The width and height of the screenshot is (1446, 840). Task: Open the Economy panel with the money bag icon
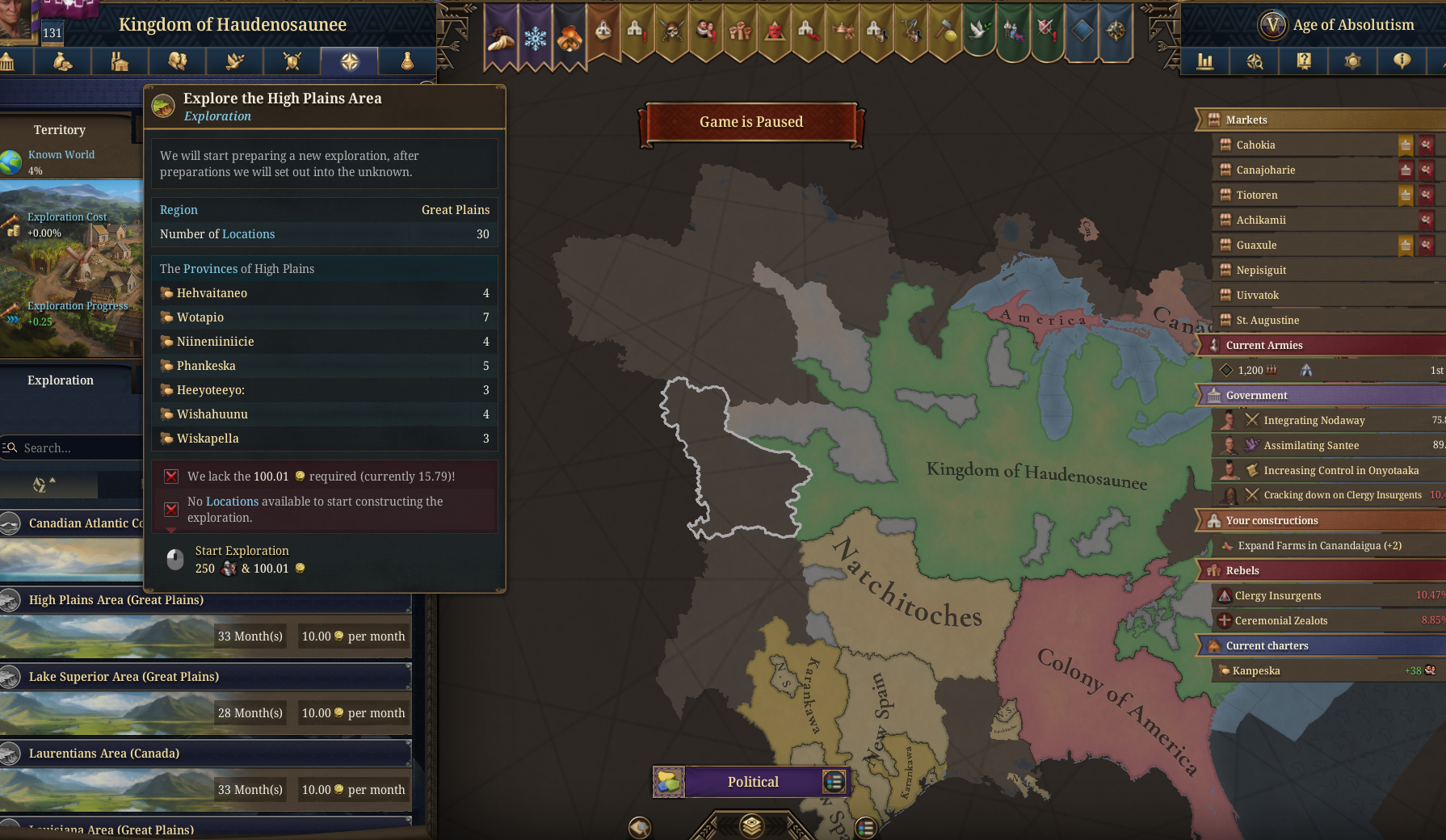click(x=62, y=61)
